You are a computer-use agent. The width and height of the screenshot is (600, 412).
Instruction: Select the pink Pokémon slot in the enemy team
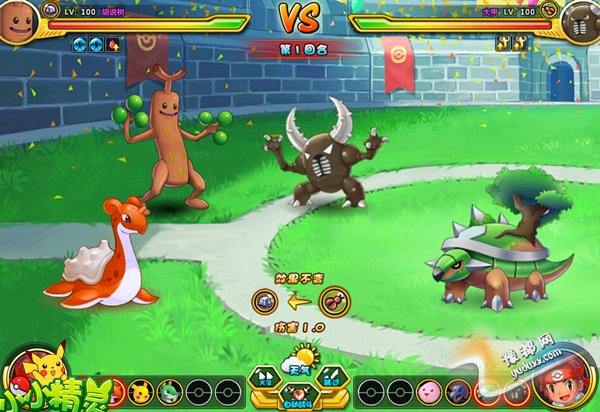[429, 390]
